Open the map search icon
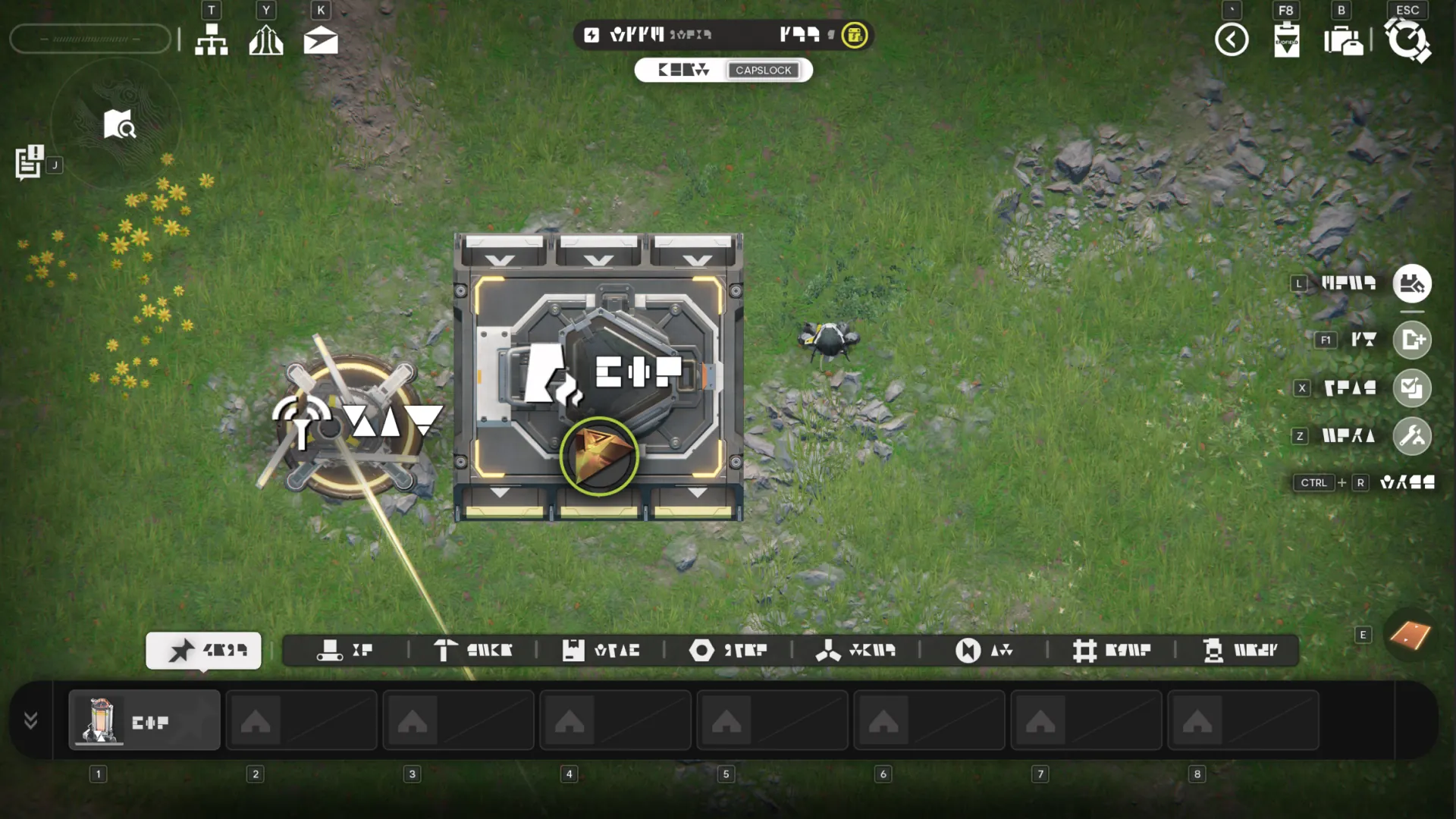The width and height of the screenshot is (1456, 819). pos(119,124)
